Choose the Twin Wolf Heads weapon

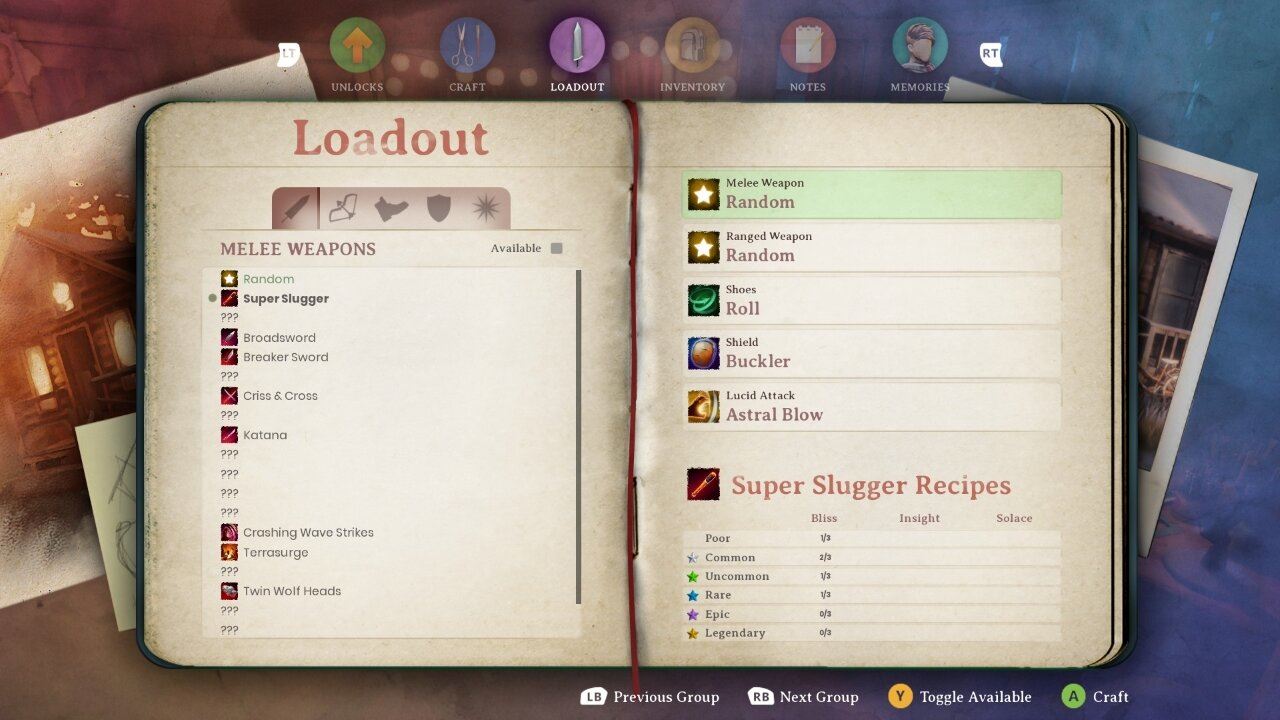(292, 591)
